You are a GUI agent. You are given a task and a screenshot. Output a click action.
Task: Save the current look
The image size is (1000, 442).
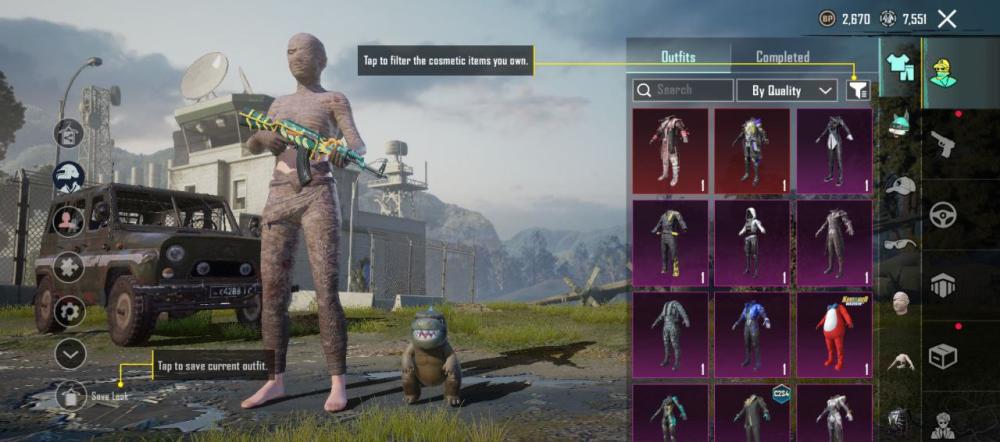69,395
